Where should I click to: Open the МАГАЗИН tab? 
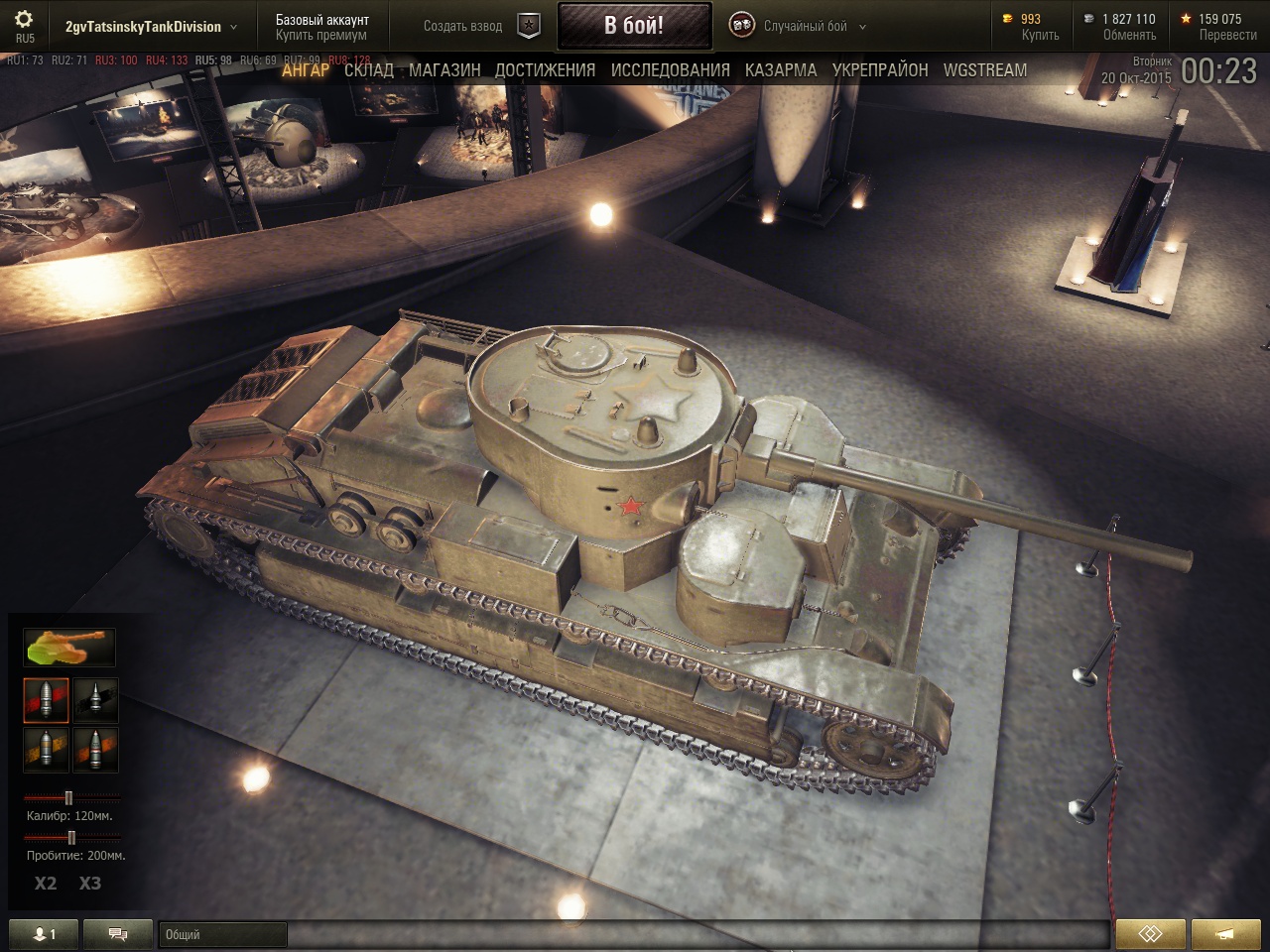[x=444, y=70]
